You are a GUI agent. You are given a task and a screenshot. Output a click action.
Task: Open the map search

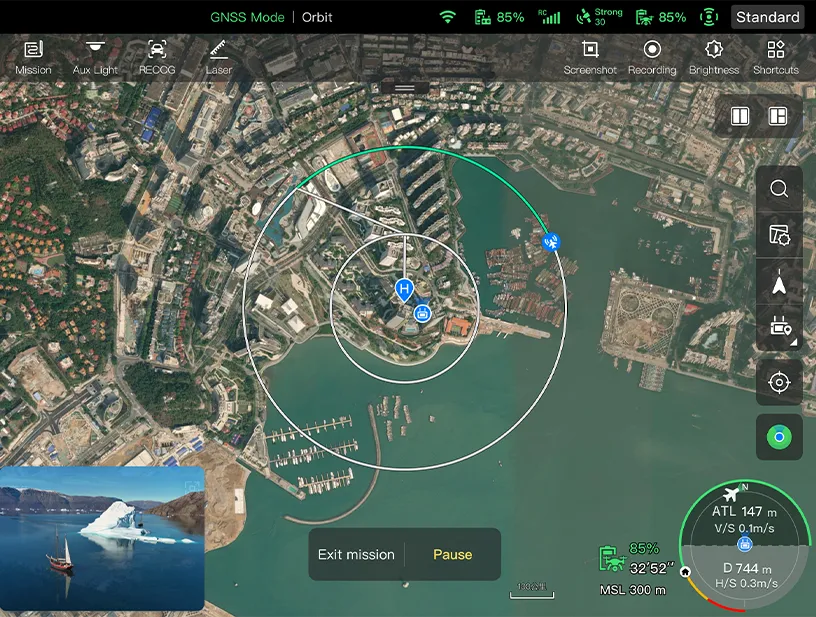(x=779, y=189)
